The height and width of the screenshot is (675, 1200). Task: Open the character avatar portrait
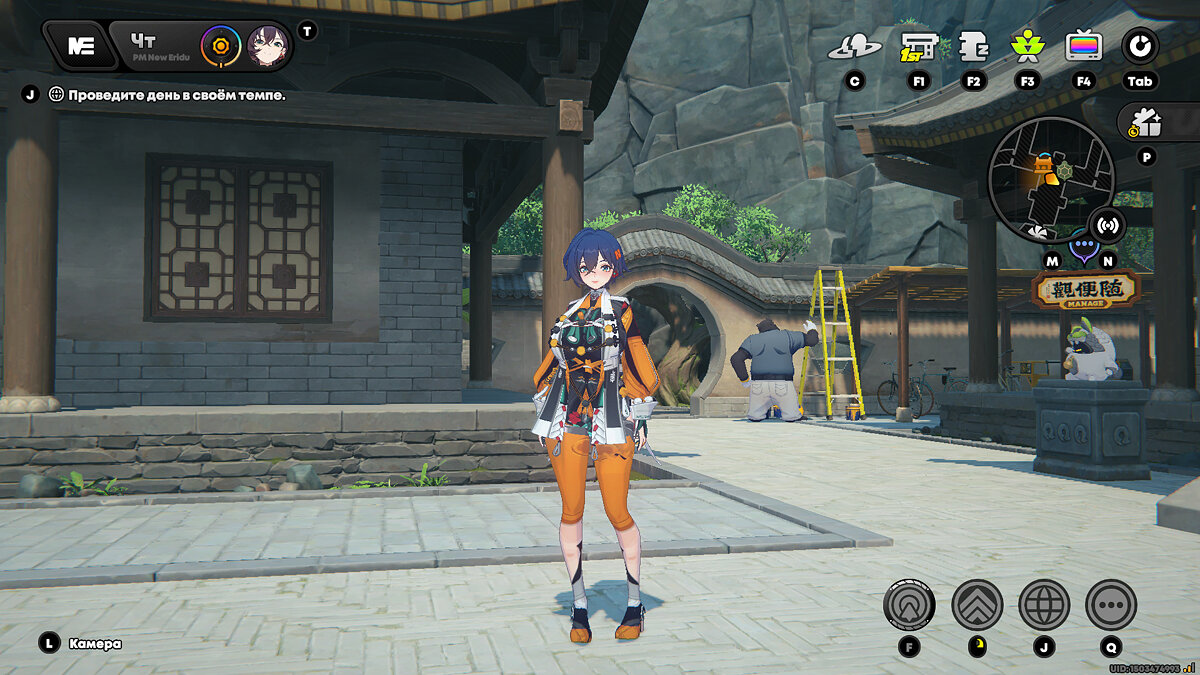[x=268, y=46]
